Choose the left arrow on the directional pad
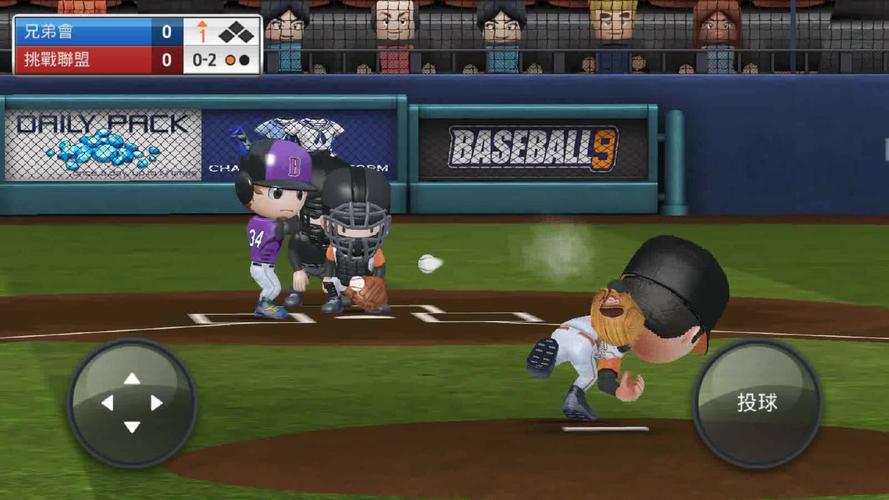Viewport: 889px width, 500px height. (108, 403)
